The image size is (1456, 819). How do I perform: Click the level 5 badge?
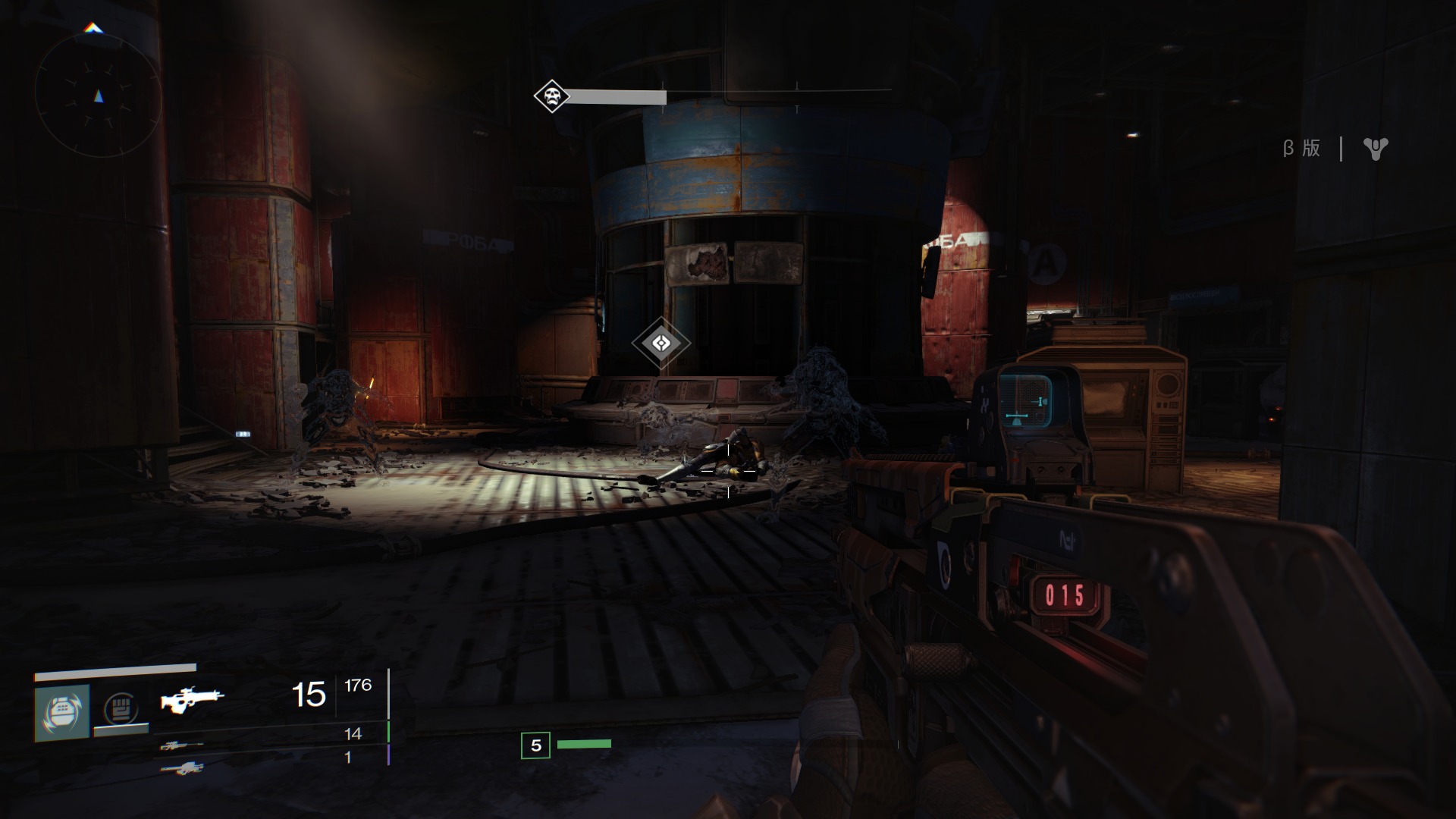(x=535, y=745)
